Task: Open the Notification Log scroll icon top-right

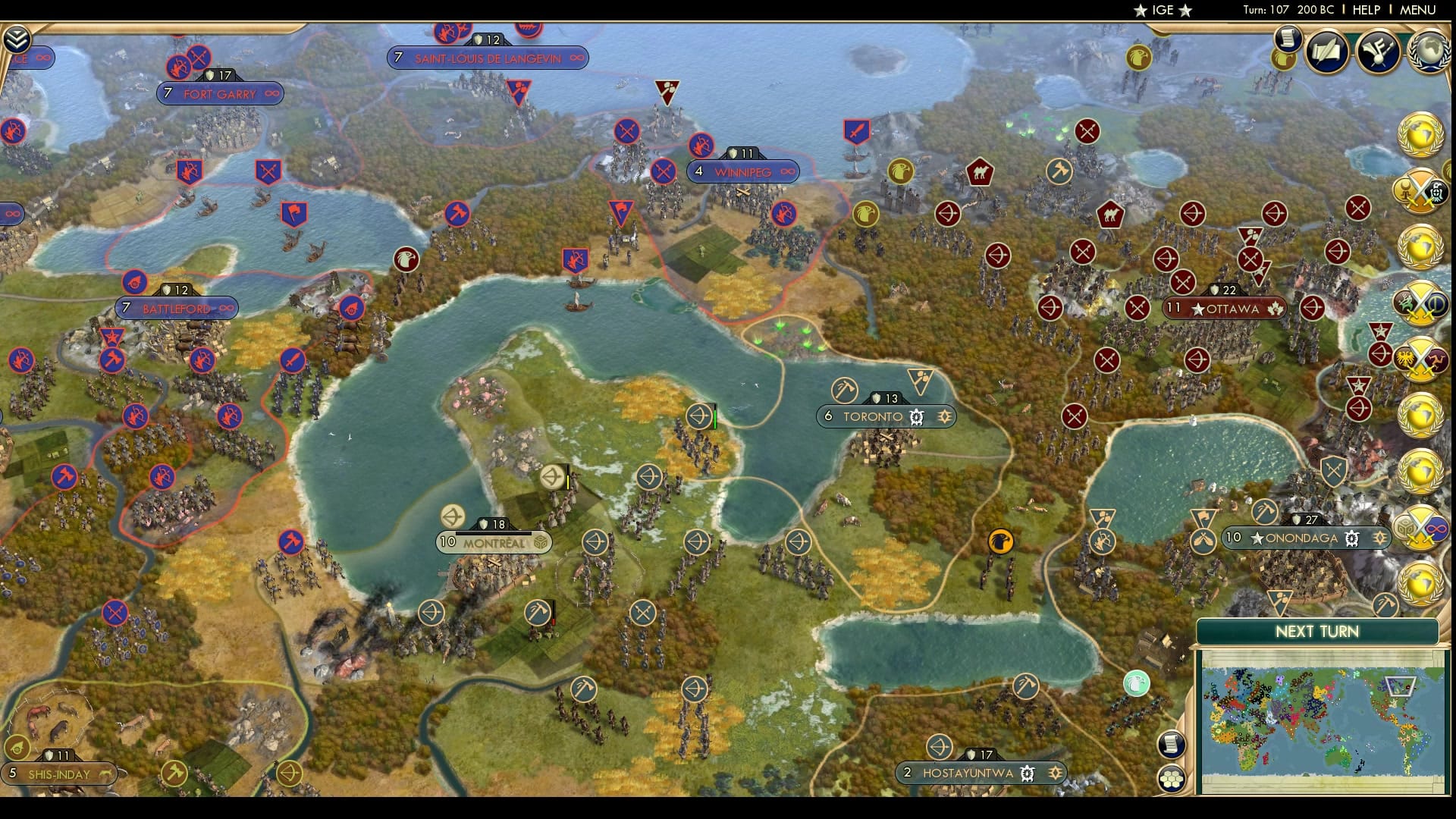Action: click(1288, 39)
